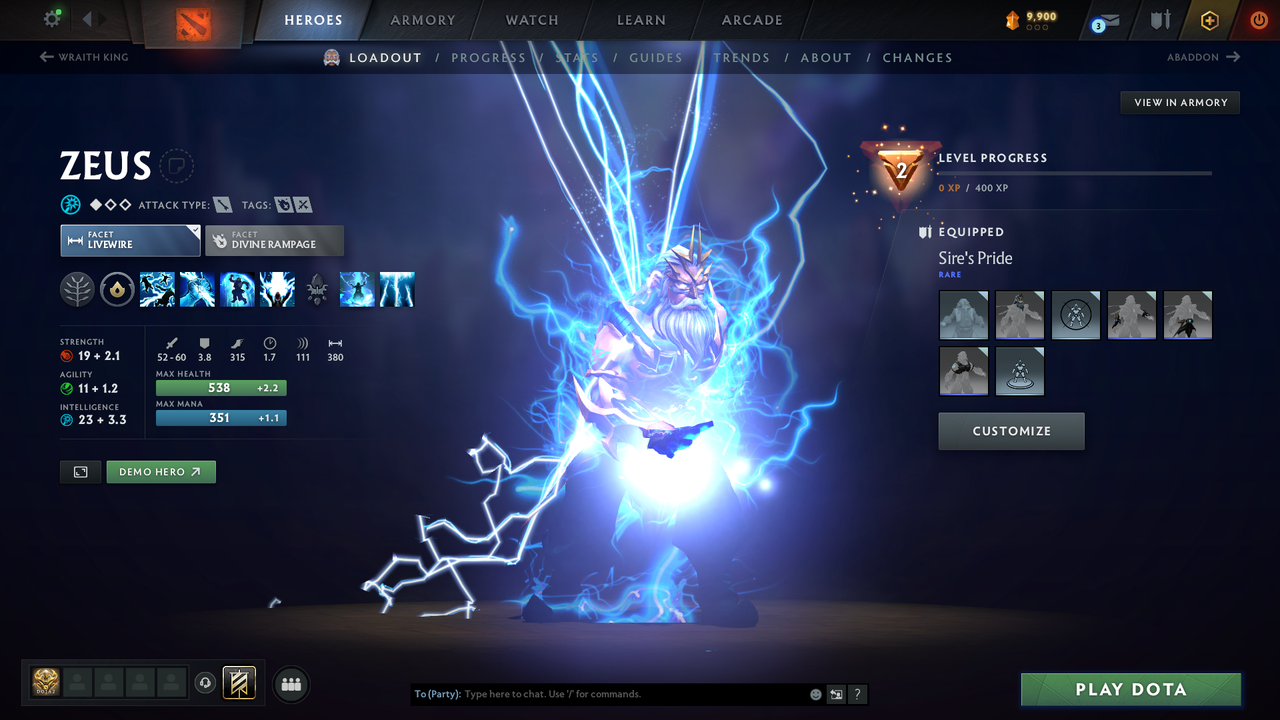Click the Dota Plus hexagon icon
Viewport: 1280px width, 720px height.
[x=1208, y=20]
